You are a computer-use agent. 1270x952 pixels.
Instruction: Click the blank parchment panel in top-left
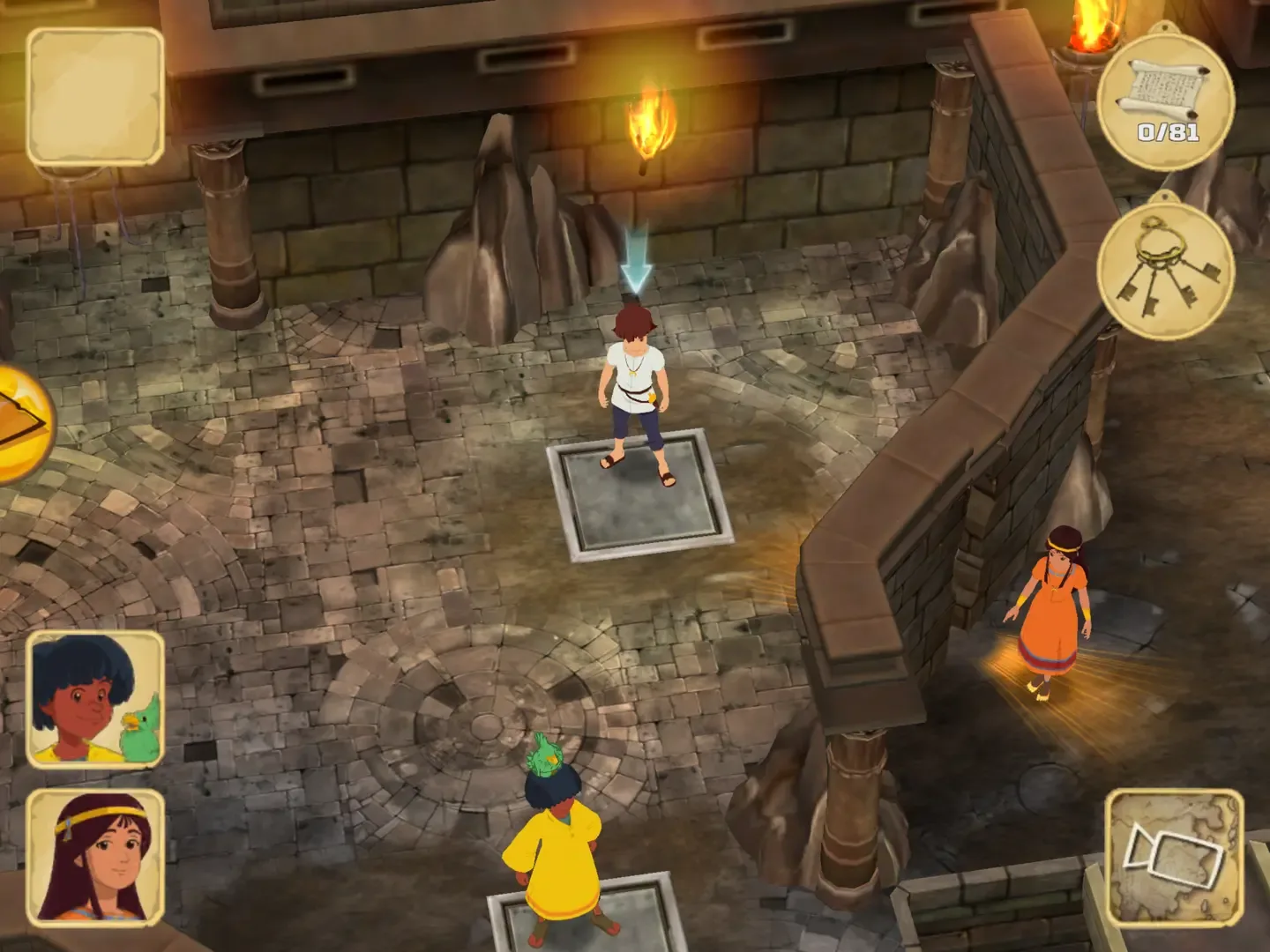97,97
